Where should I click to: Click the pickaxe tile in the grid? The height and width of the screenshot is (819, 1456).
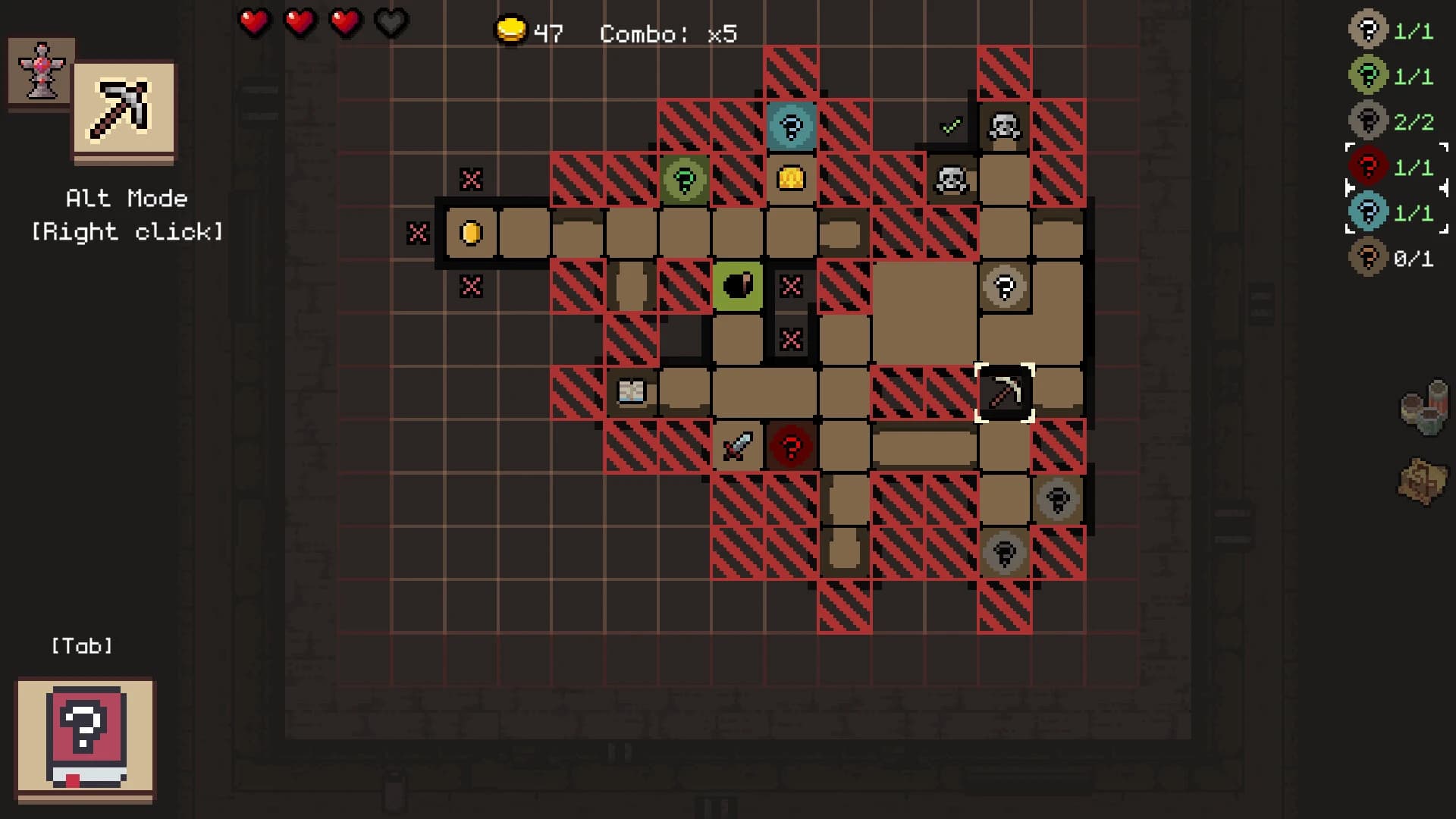(1005, 393)
